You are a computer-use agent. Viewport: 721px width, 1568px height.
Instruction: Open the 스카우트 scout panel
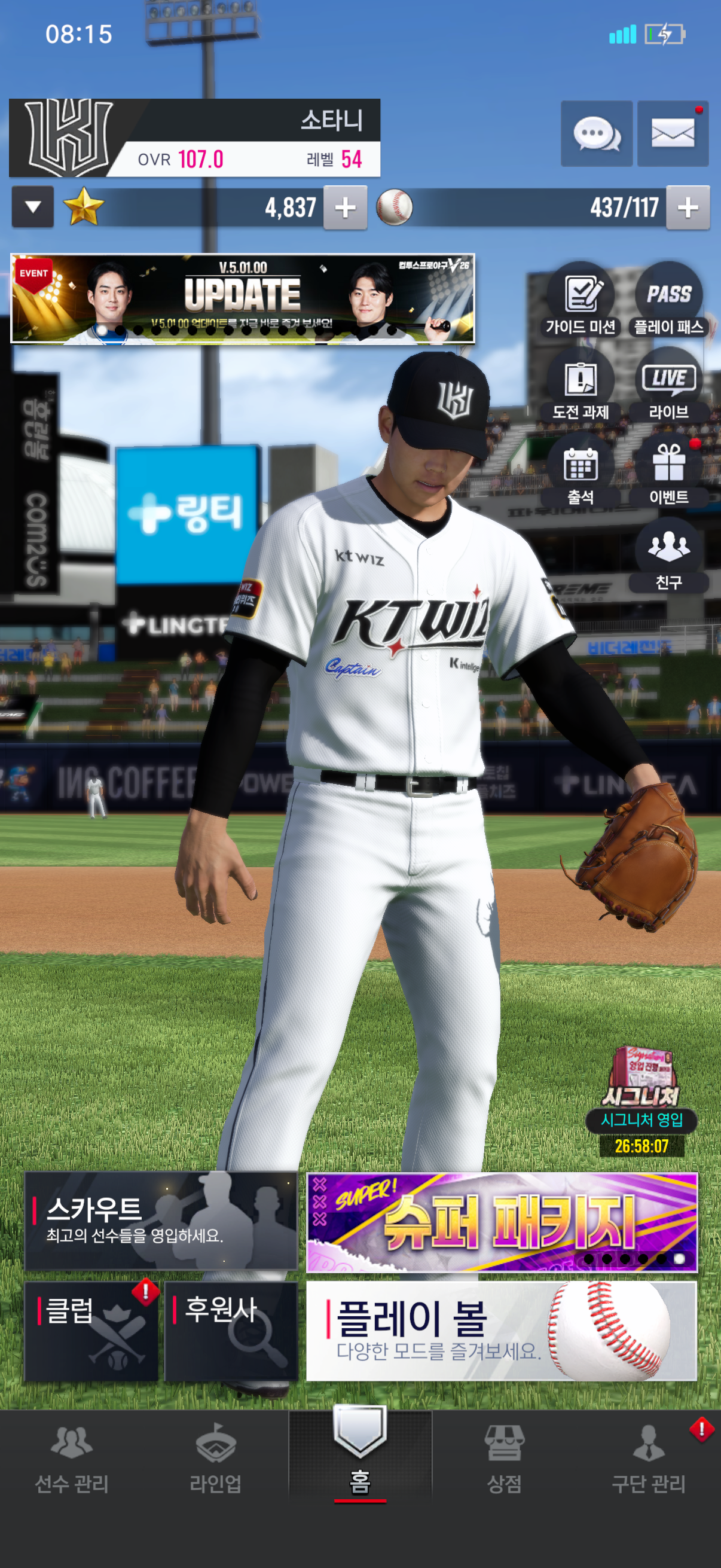161,1221
